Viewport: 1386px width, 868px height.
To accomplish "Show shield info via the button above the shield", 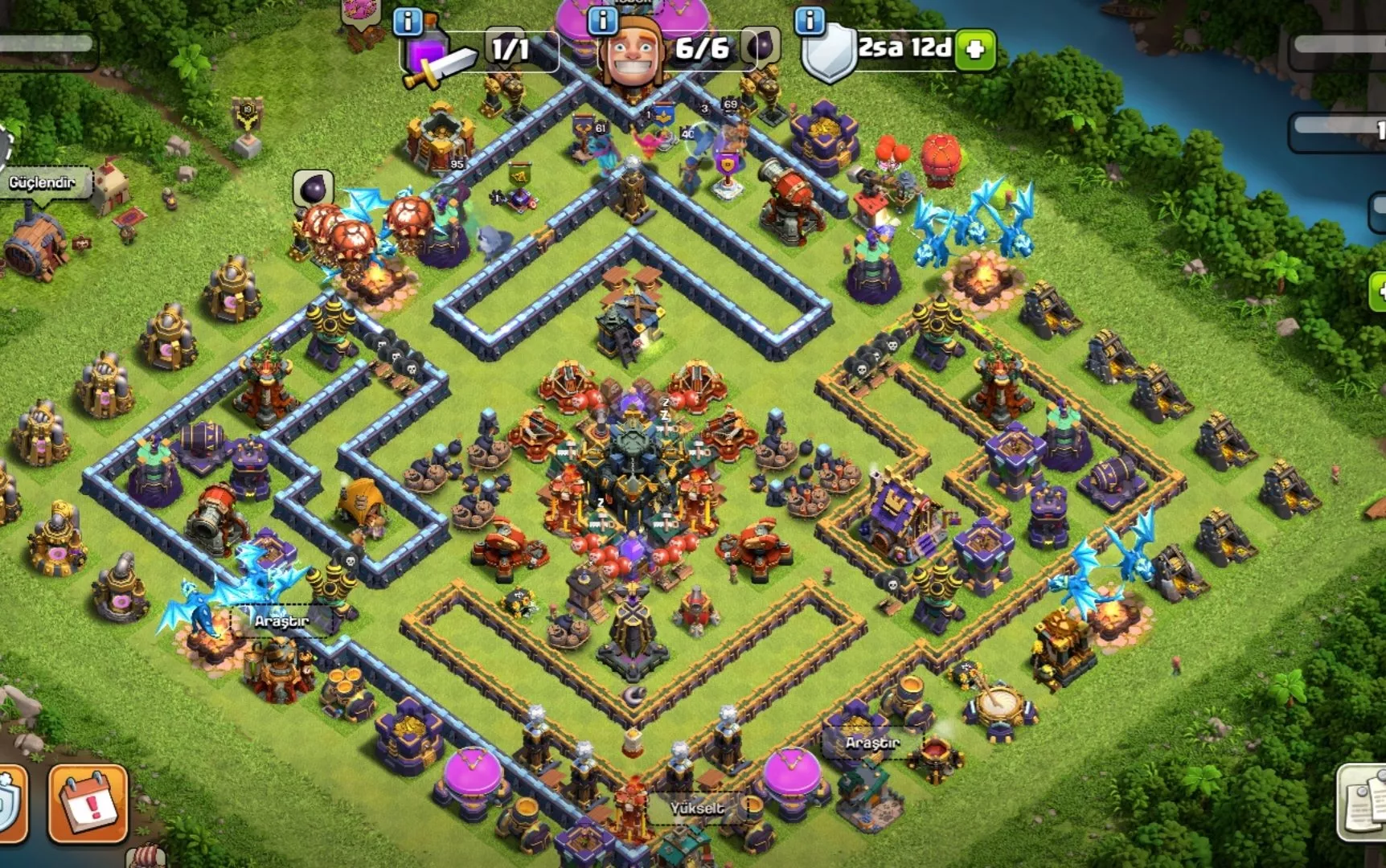I will pyautogui.click(x=810, y=21).
